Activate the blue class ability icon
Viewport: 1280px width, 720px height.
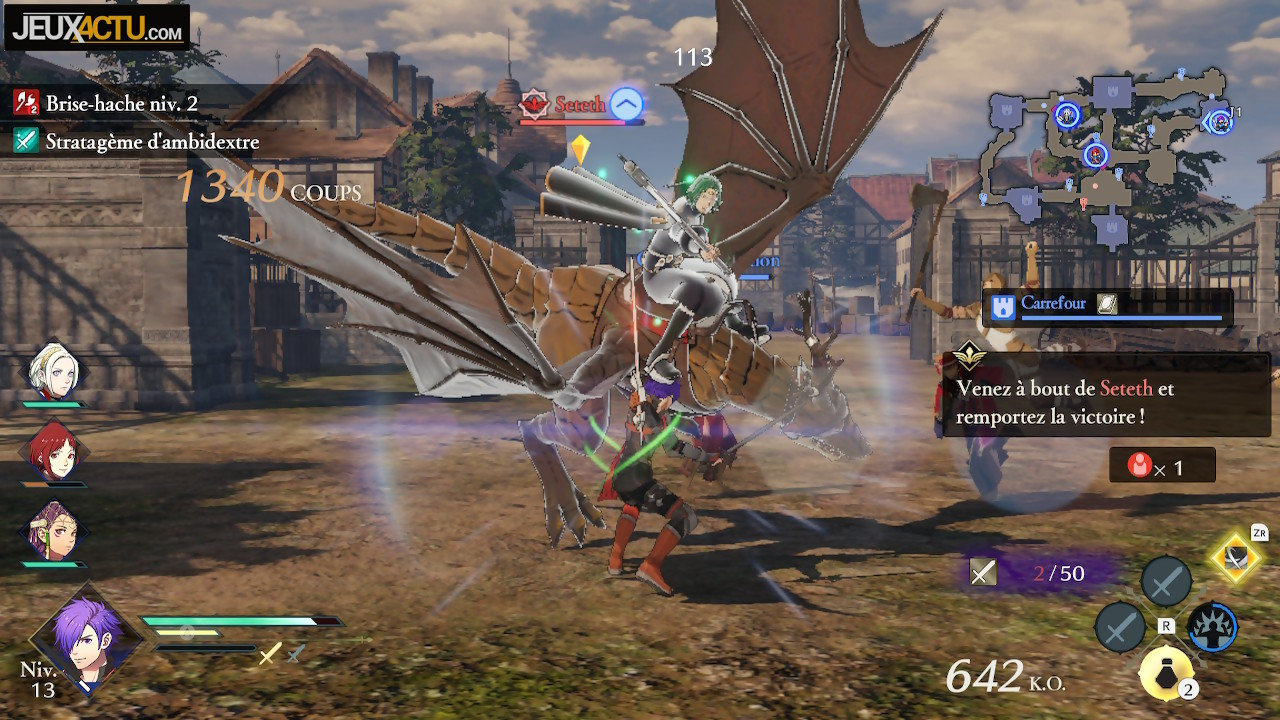pos(1212,627)
